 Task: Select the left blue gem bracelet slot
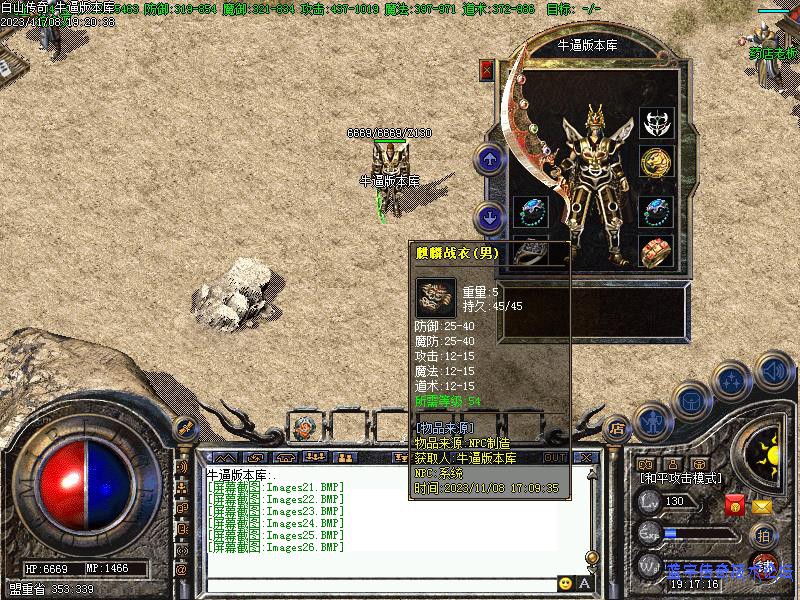[530, 211]
